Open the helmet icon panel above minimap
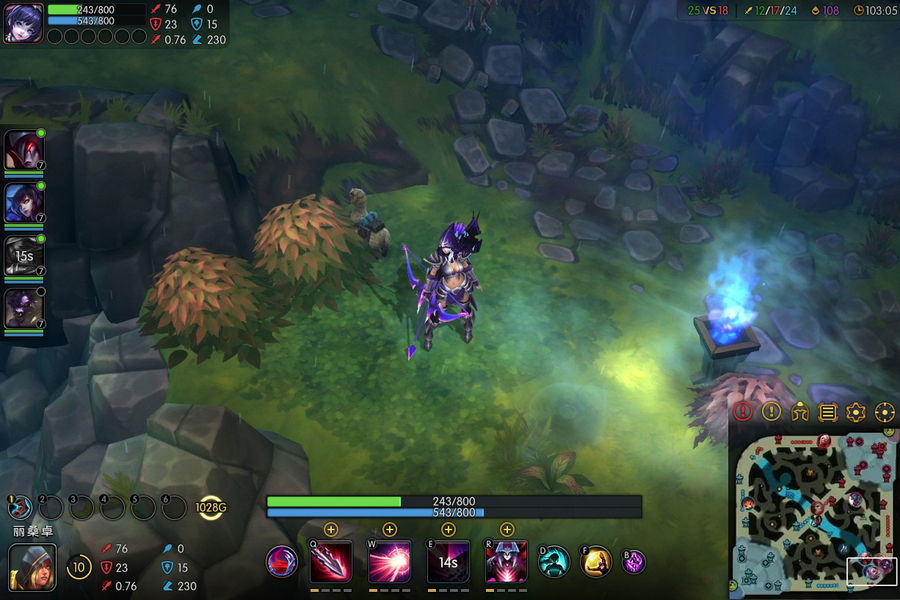Viewport: 900px width, 600px height. click(x=799, y=411)
